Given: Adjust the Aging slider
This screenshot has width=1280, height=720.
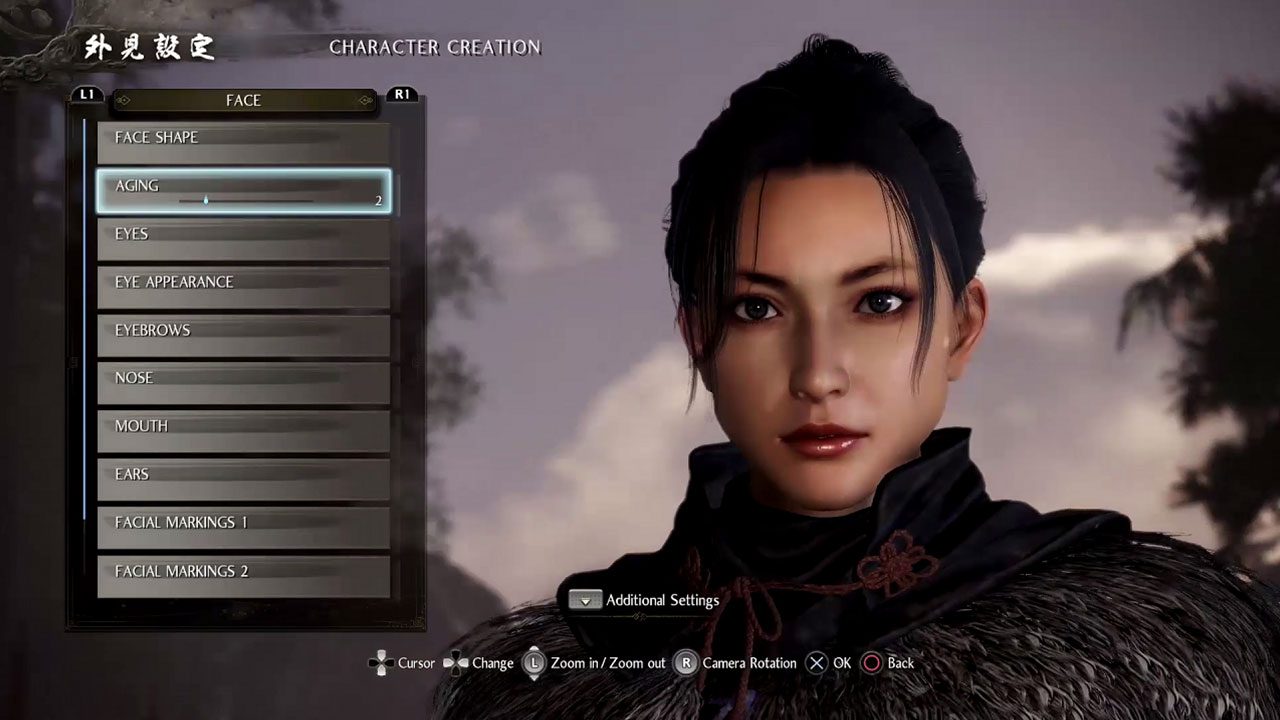Looking at the screenshot, I should pos(246,200).
